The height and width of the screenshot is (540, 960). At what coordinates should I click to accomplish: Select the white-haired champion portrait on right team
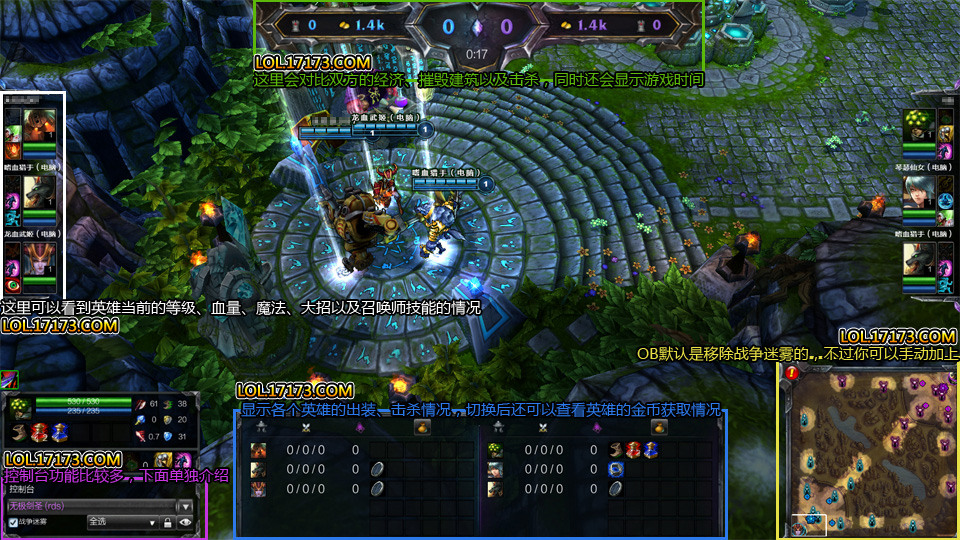click(921, 190)
